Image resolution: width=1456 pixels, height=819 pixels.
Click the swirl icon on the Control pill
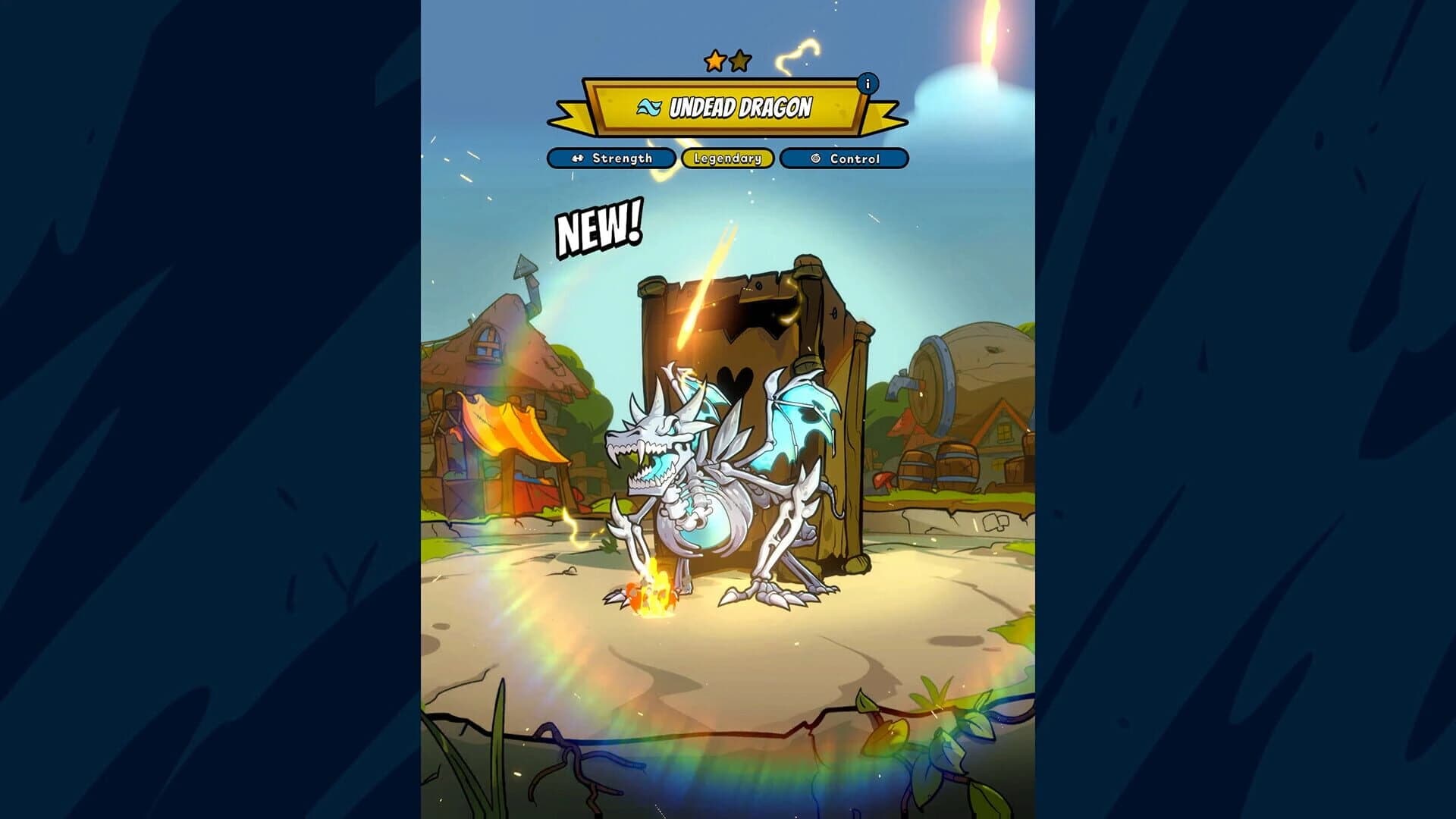815,158
